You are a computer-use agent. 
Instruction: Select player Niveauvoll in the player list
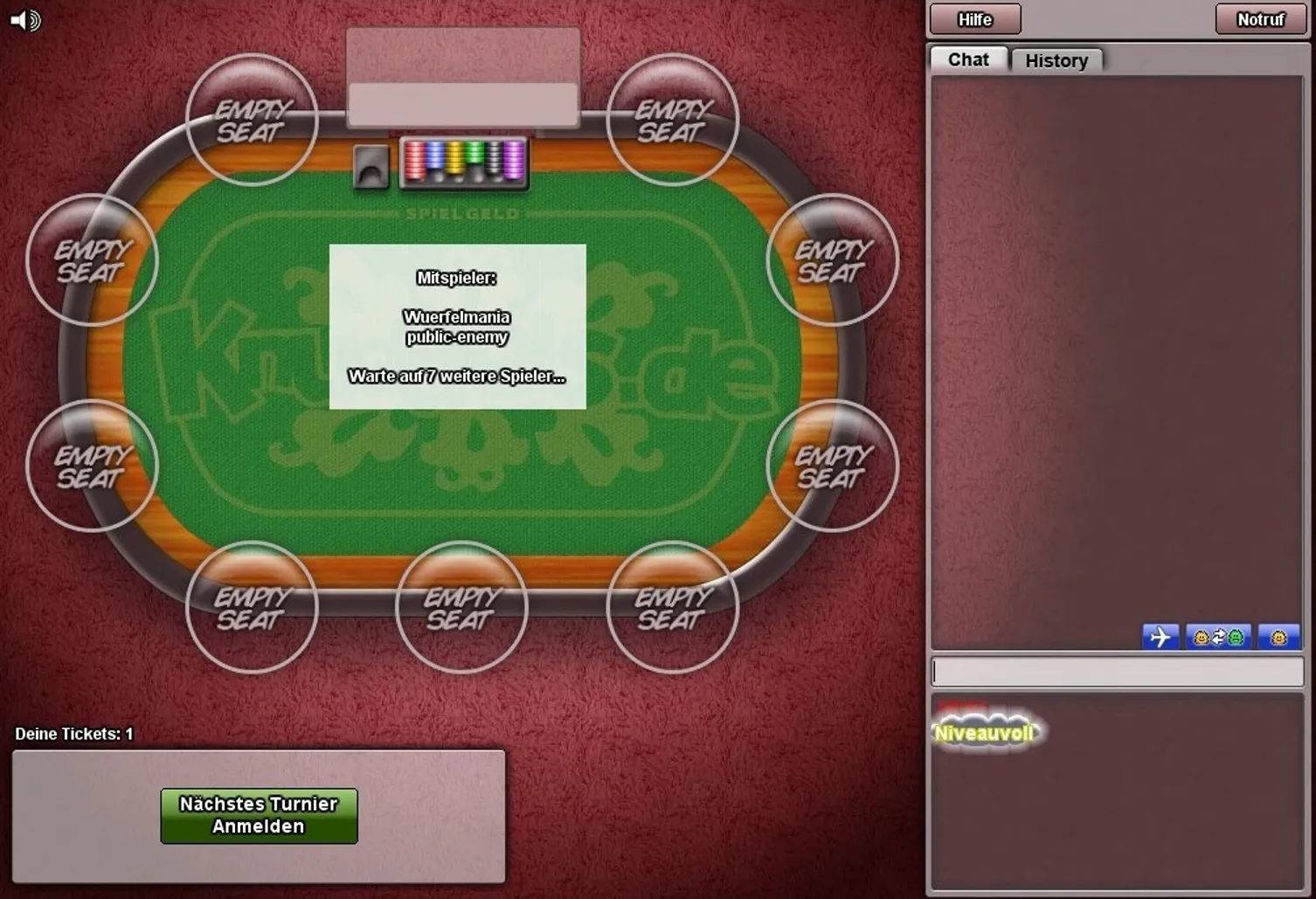click(986, 732)
